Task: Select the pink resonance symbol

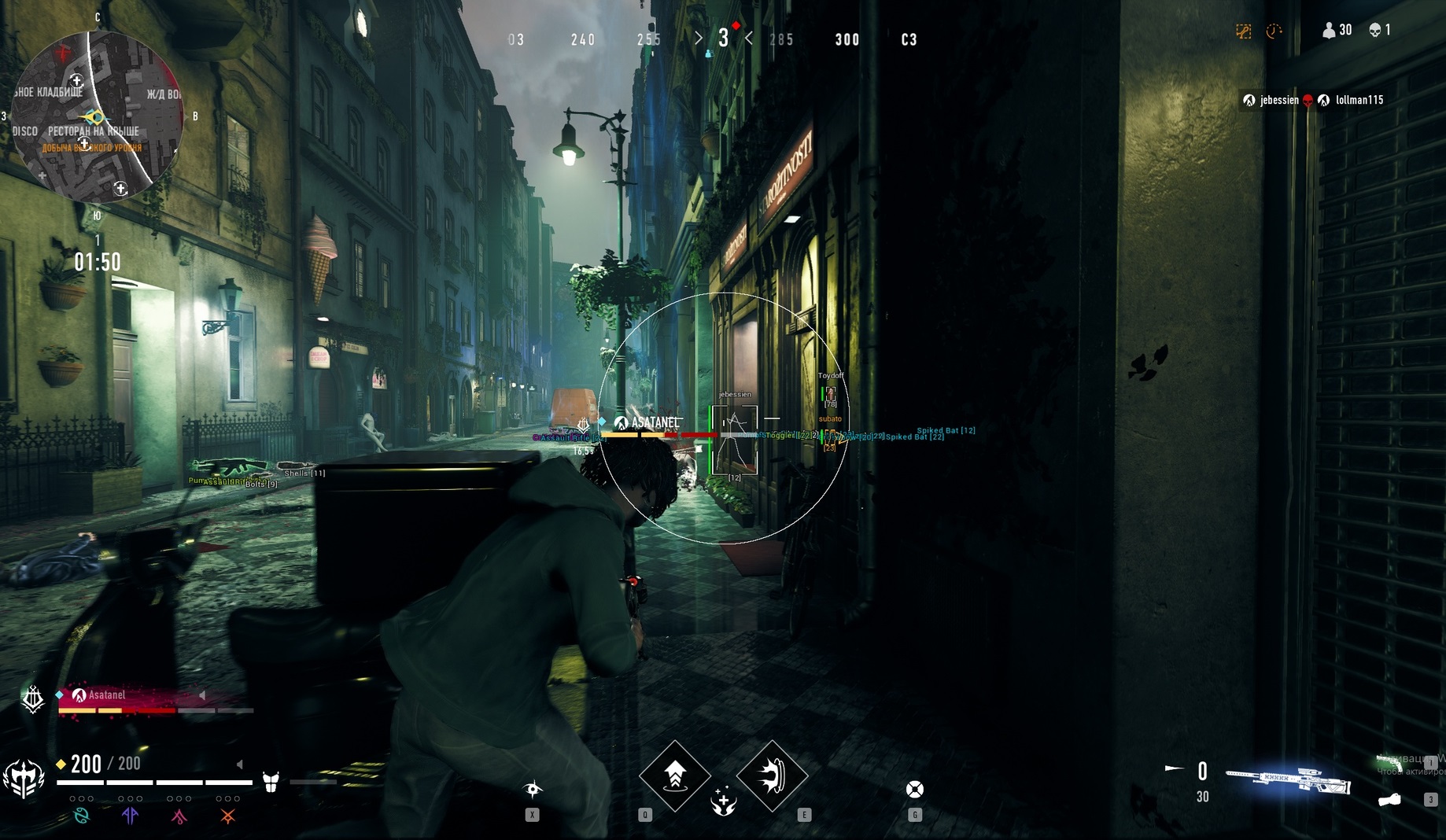Action: (179, 816)
